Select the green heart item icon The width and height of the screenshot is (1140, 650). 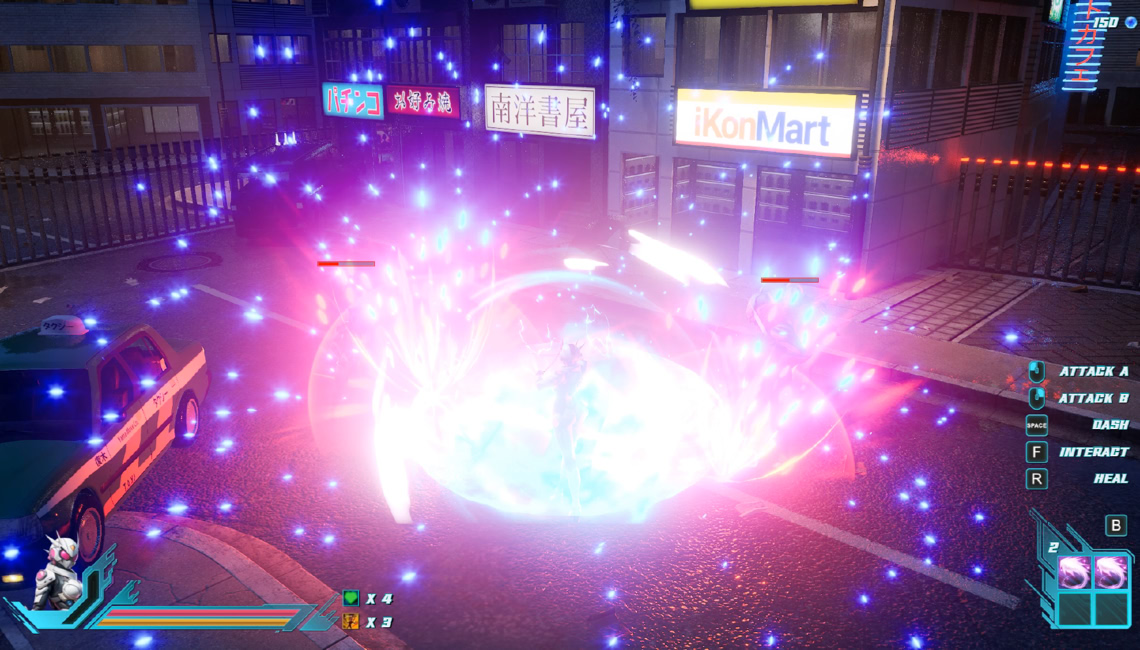(350, 598)
